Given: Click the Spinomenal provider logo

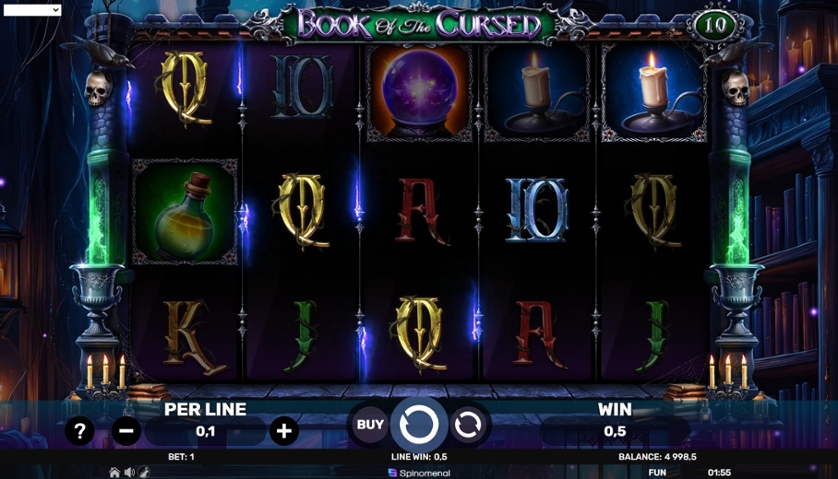Looking at the screenshot, I should click(419, 472).
